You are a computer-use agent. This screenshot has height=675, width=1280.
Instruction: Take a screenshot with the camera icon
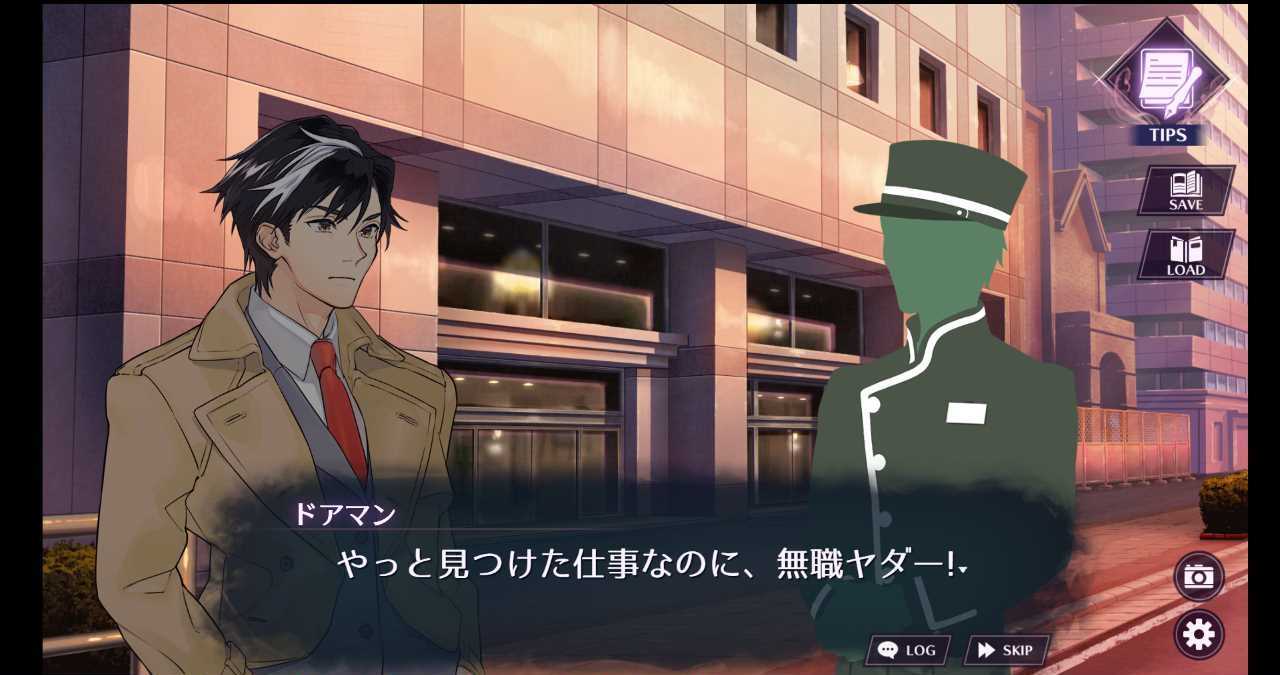1198,576
